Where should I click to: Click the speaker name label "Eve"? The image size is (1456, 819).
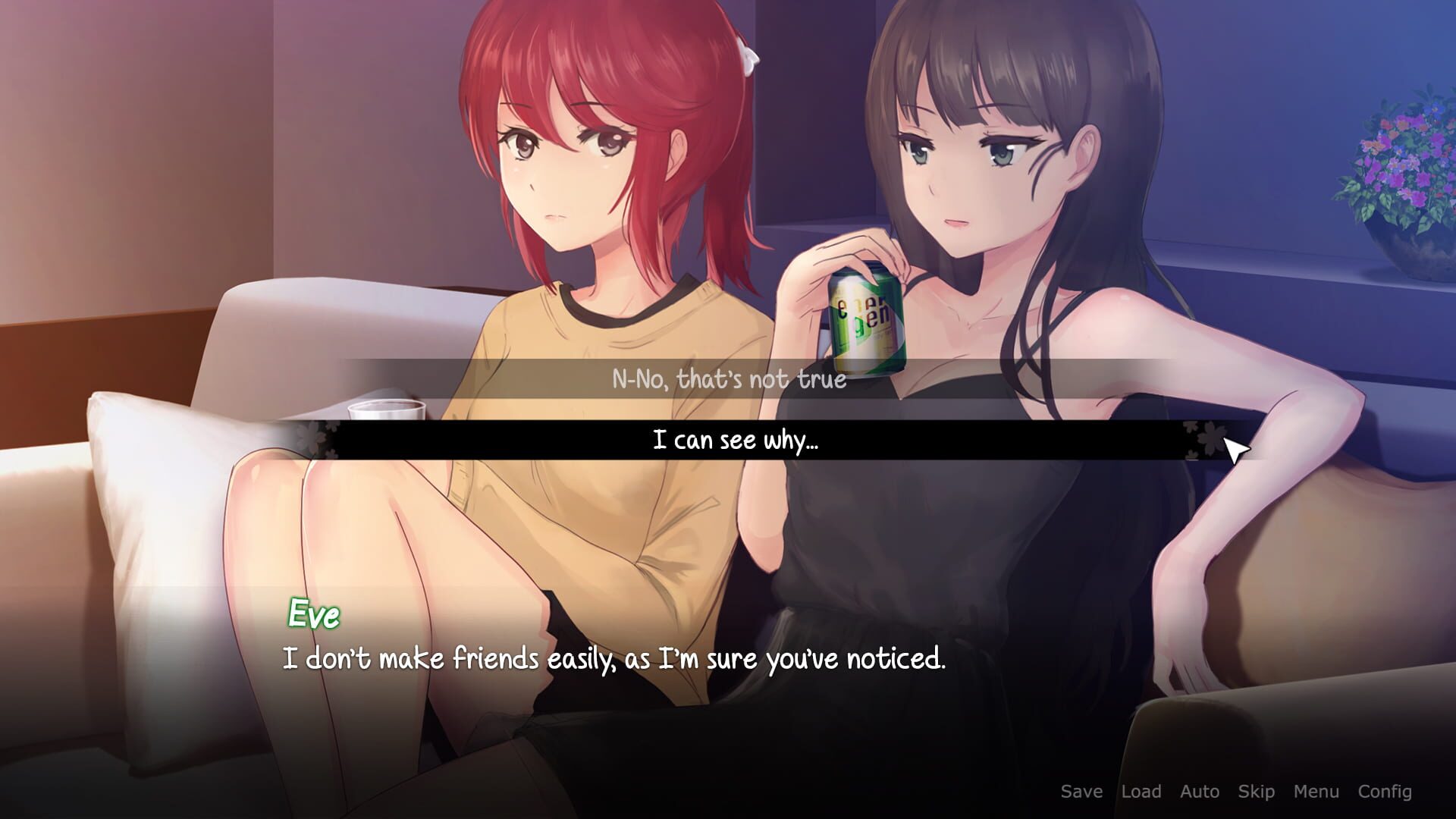click(x=312, y=615)
